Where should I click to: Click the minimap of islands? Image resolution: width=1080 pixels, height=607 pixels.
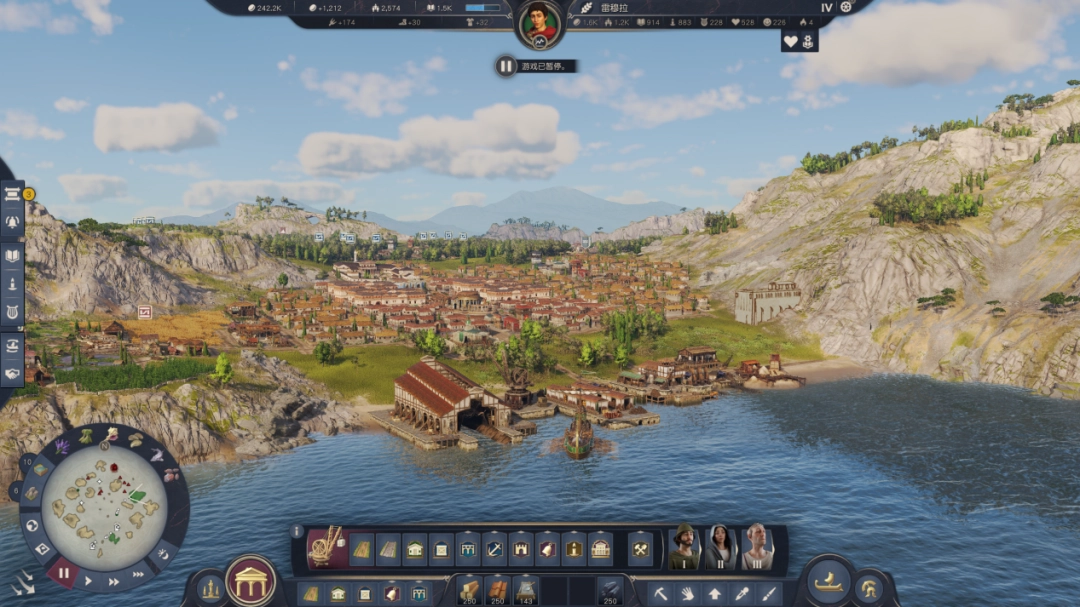coord(104,507)
